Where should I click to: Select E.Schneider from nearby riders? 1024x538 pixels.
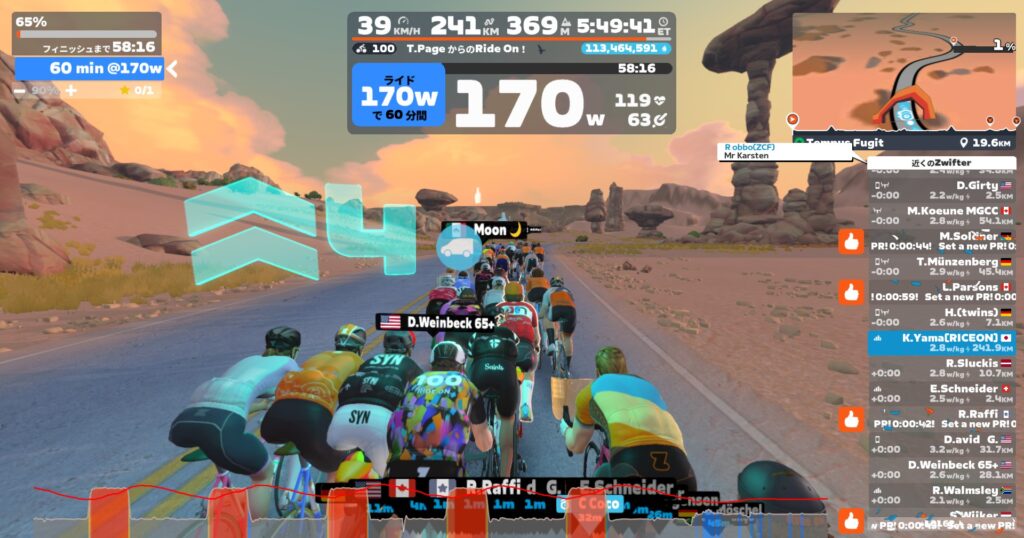pos(941,394)
